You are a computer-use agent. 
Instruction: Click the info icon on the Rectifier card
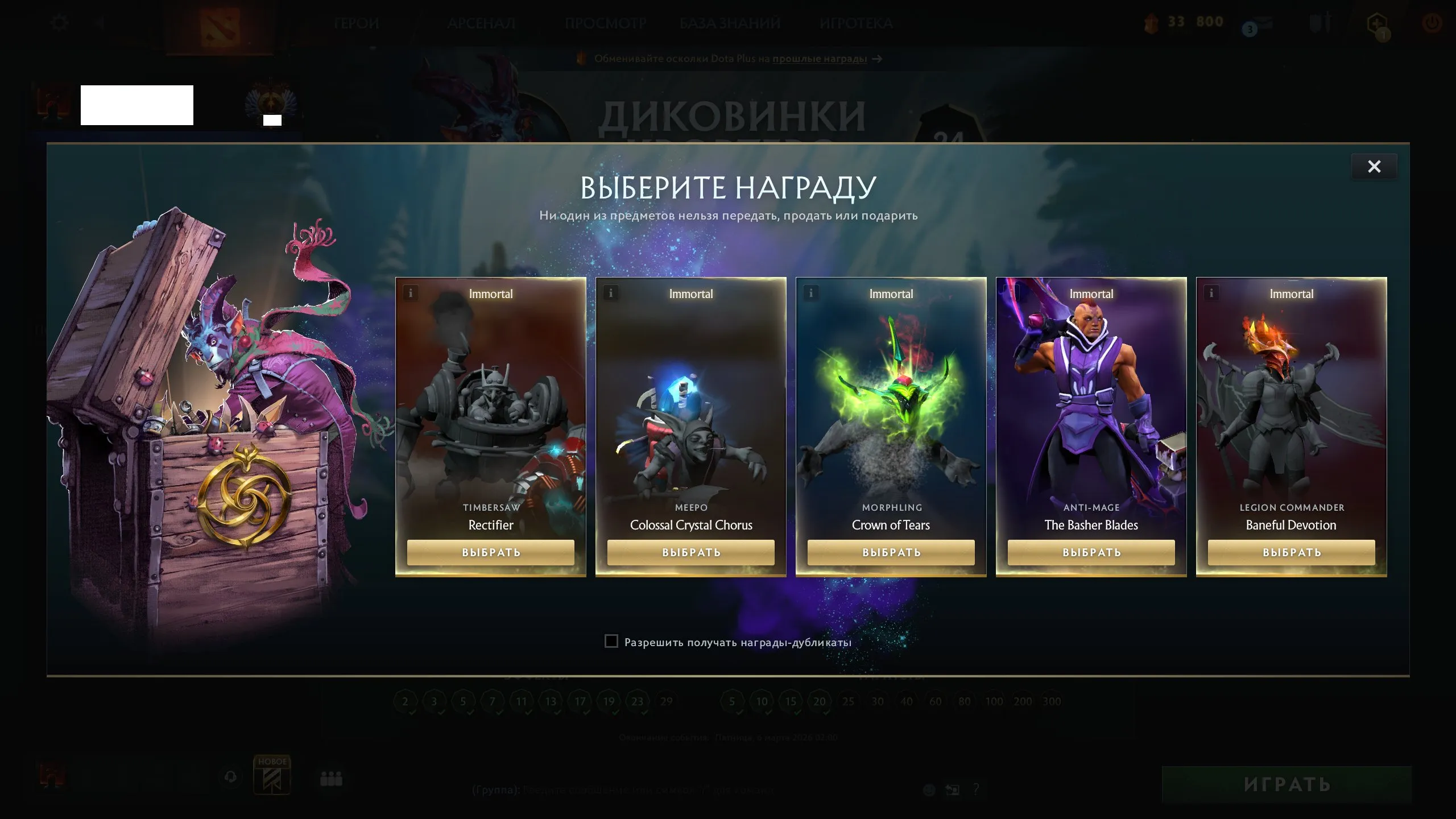[x=409, y=293]
